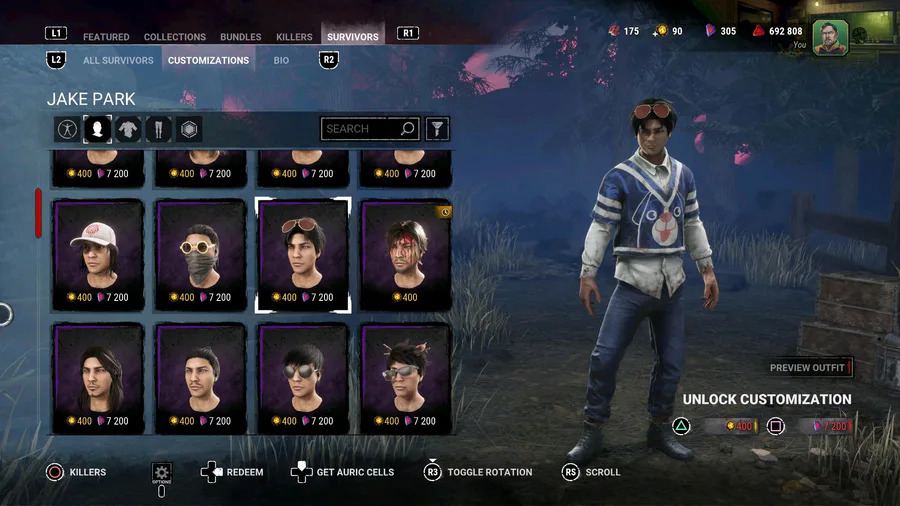Choose the long-haired head cosmetic
This screenshot has height=506, width=900.
click(x=98, y=378)
